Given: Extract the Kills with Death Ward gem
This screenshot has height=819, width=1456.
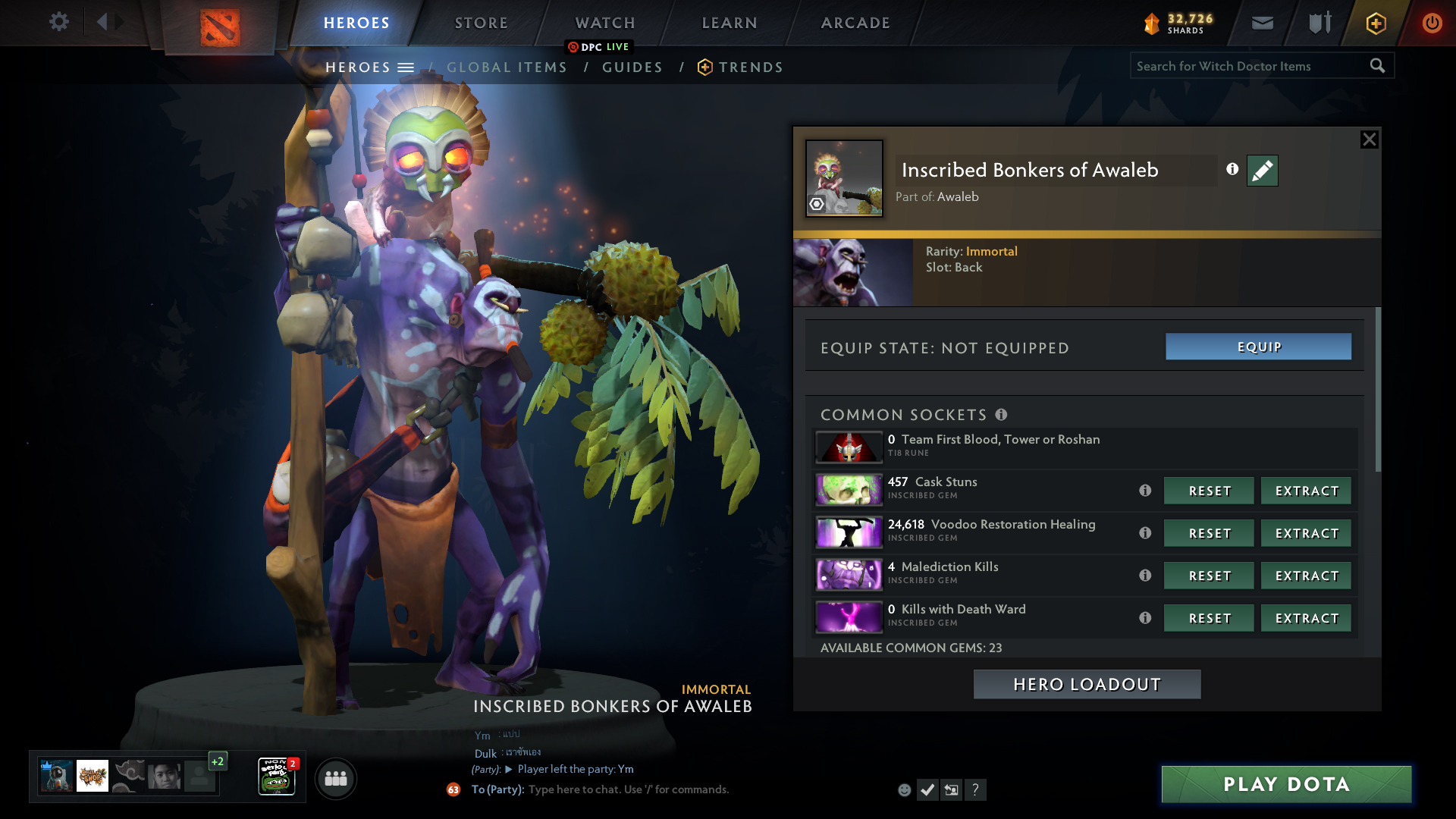Looking at the screenshot, I should point(1306,619).
